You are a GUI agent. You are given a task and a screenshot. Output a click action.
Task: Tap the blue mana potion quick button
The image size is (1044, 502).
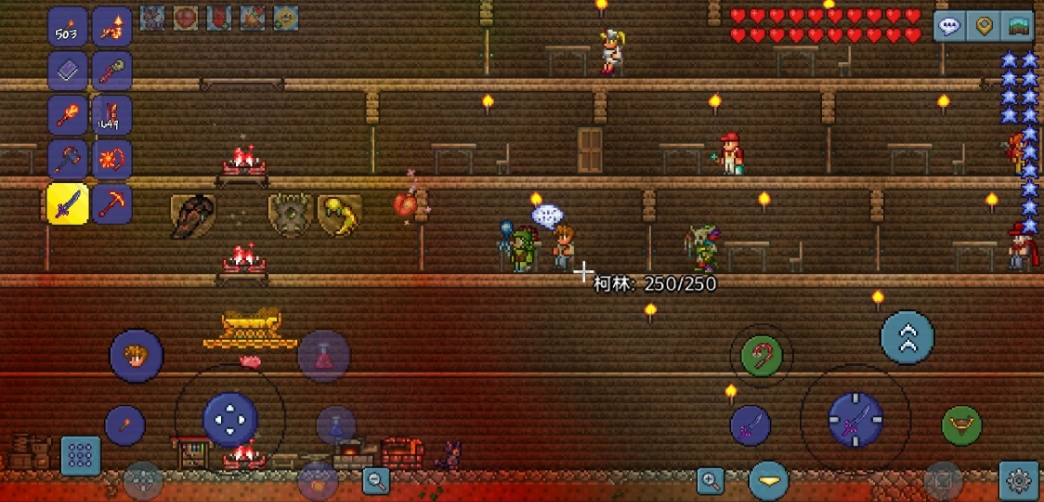click(336, 424)
